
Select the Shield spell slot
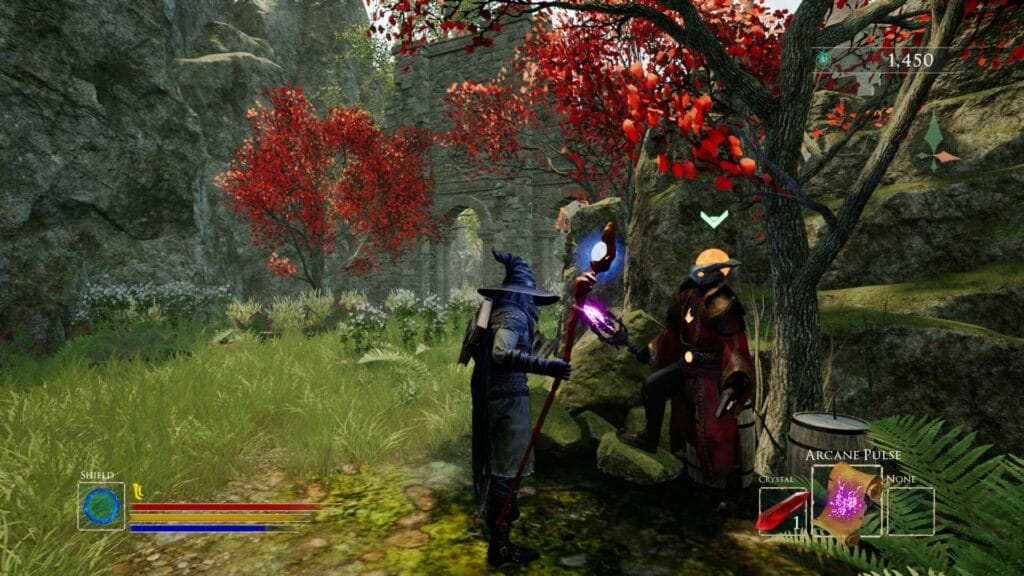(101, 506)
